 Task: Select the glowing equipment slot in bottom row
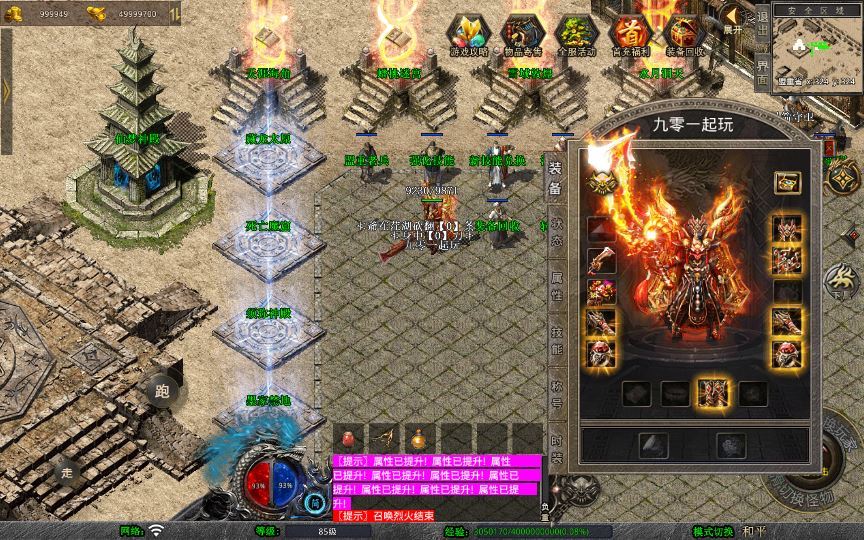click(x=712, y=392)
